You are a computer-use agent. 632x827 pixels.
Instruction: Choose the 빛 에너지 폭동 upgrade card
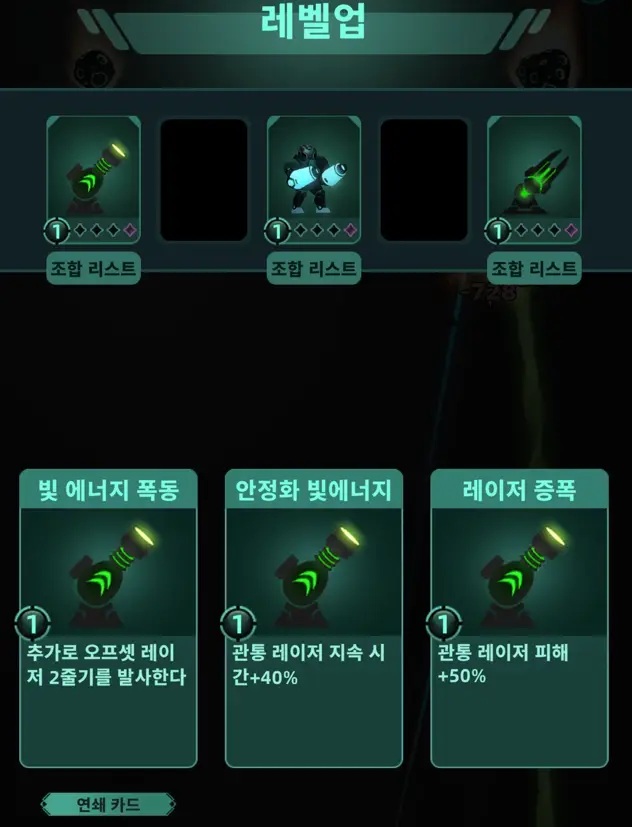tap(108, 617)
